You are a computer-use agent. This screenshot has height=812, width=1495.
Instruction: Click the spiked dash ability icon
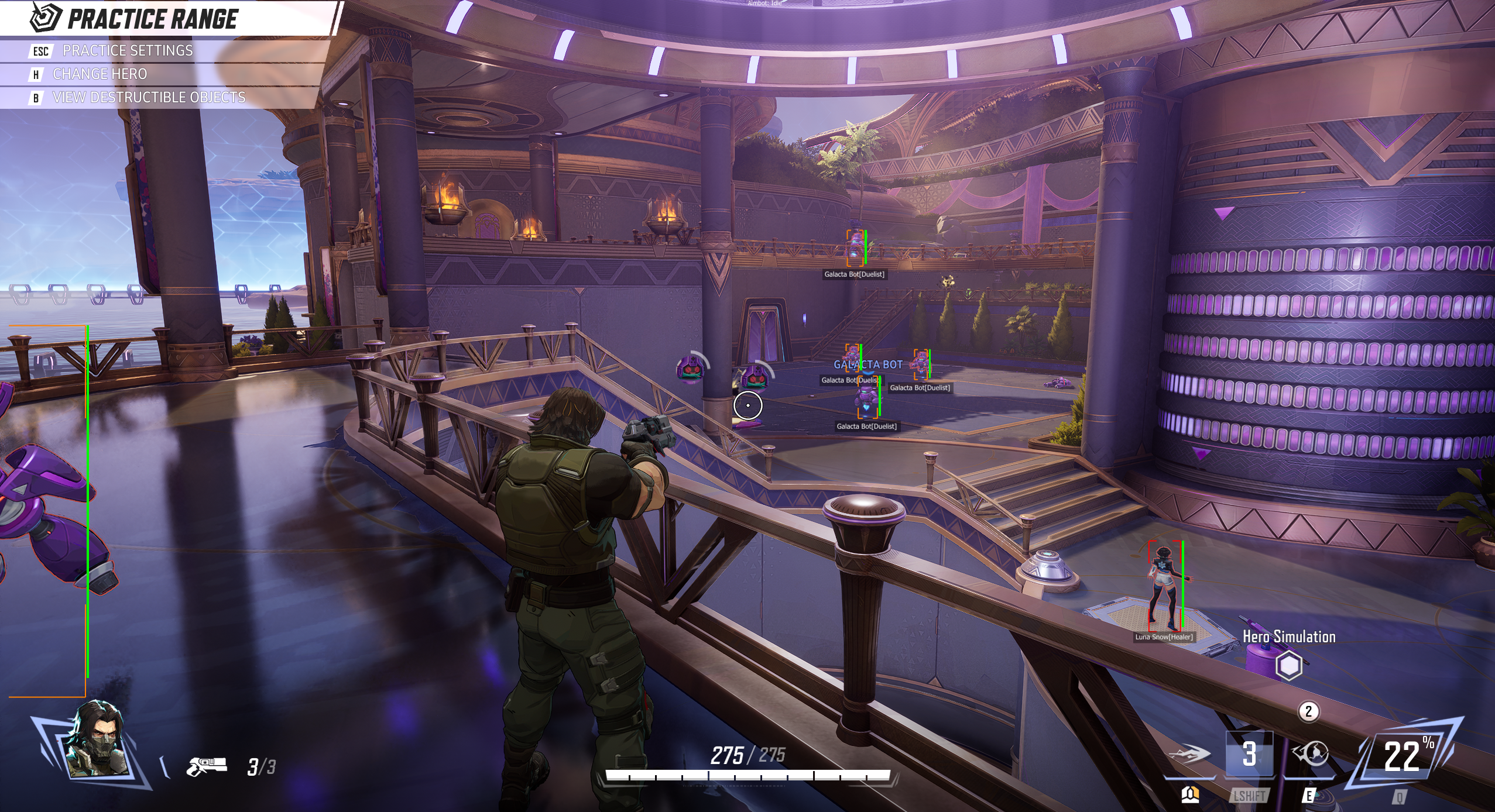[1189, 754]
